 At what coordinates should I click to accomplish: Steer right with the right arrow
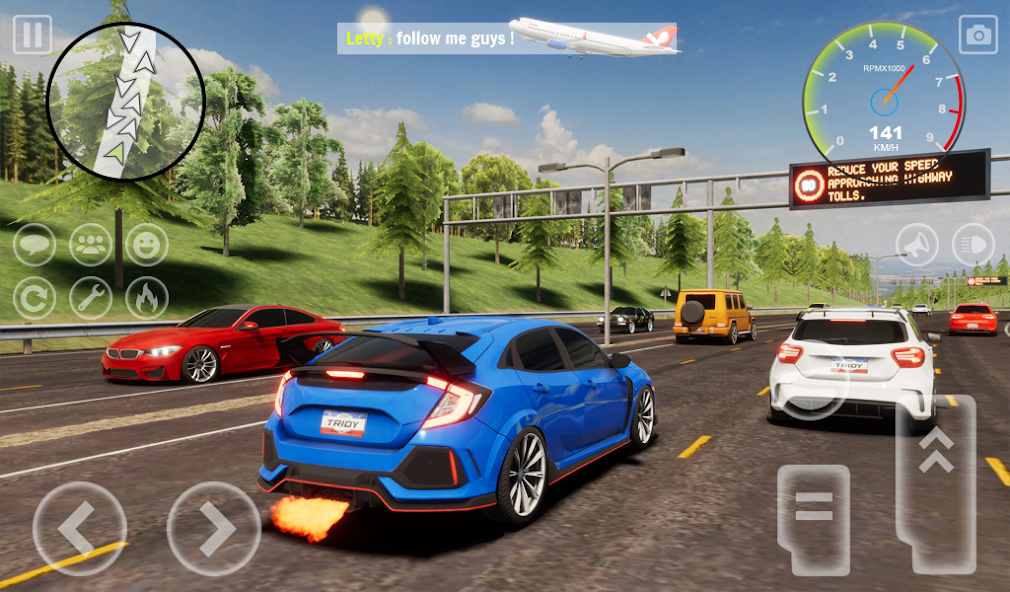pos(214,528)
